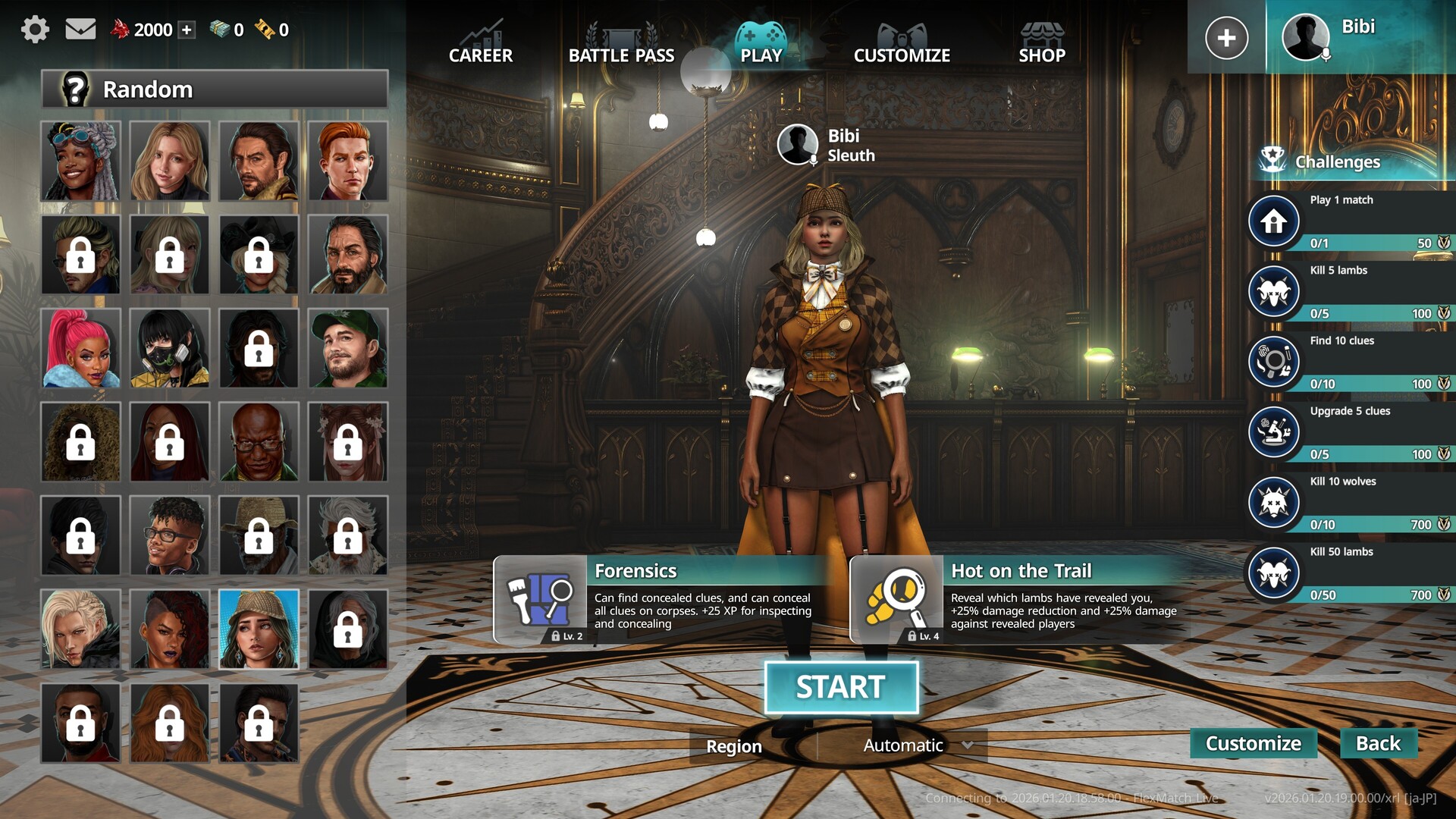This screenshot has height=819, width=1456.
Task: Choose the masked black-haired character portrait
Action: coord(170,348)
